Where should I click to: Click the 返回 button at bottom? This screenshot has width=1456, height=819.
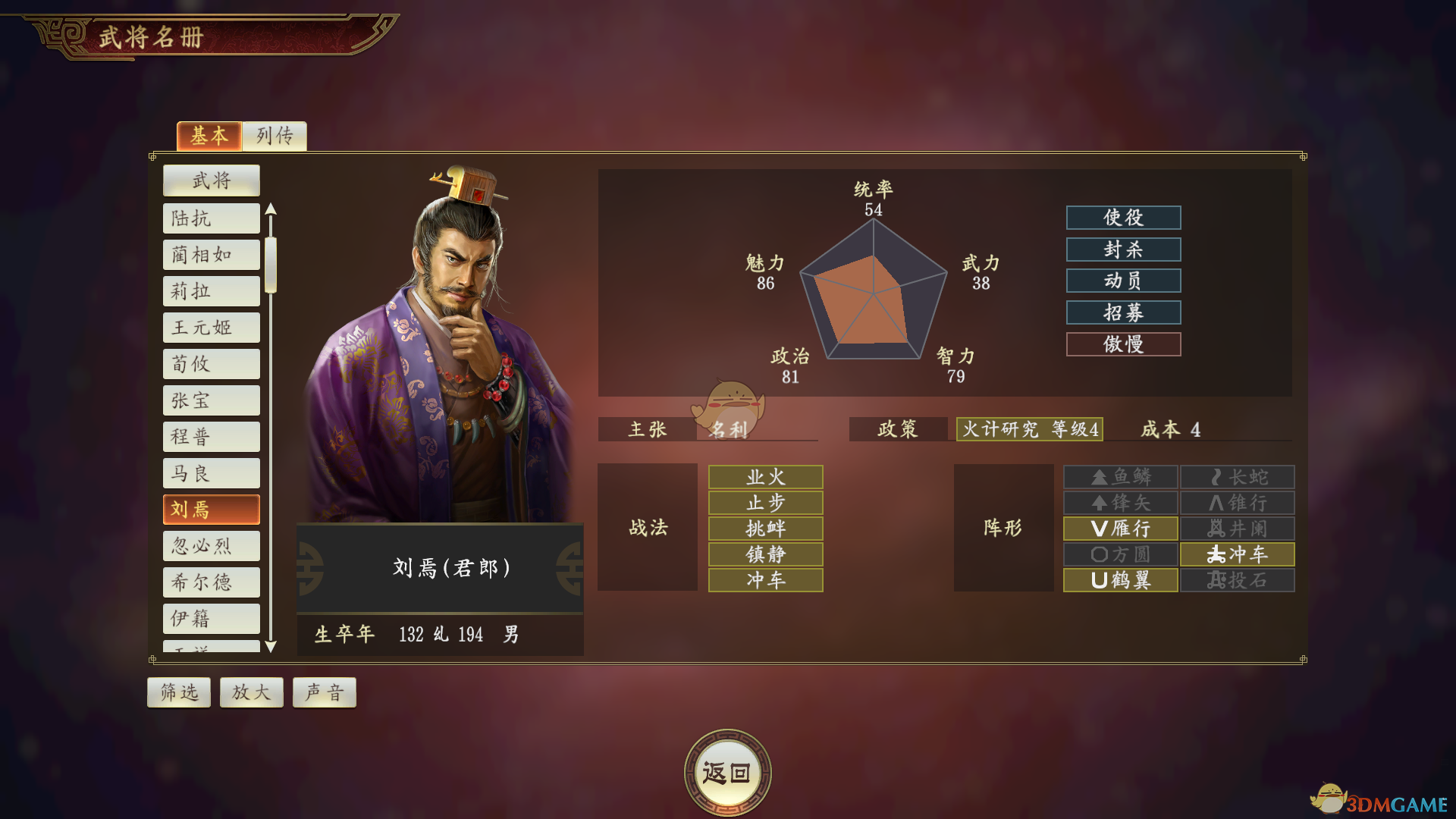coord(727,768)
